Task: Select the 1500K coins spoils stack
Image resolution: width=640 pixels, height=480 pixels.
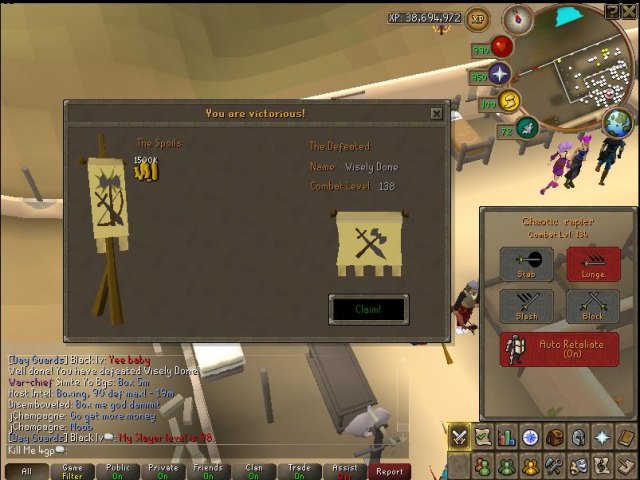Action: click(147, 170)
